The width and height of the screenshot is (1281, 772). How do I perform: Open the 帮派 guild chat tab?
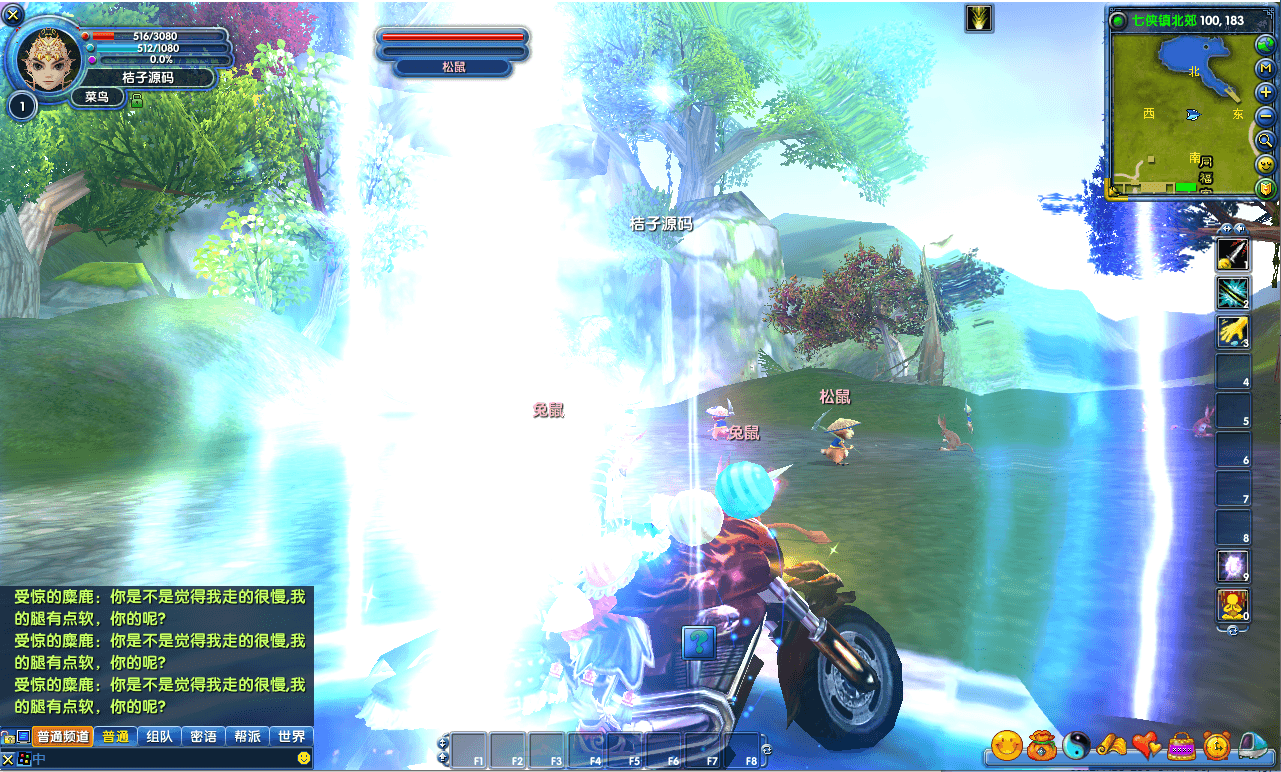[247, 737]
